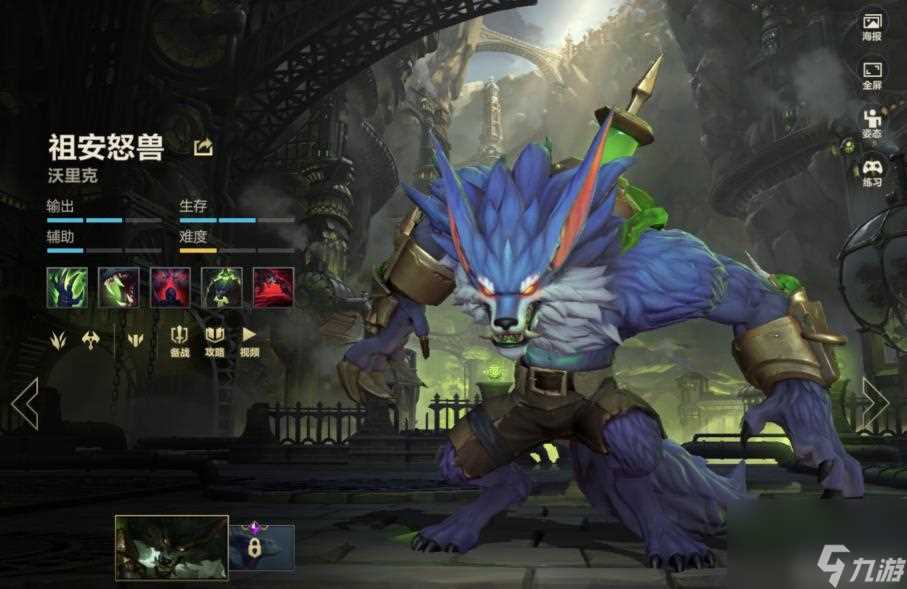907x589 pixels.
Task: Open the 备战 loadout preparation button
Action: pos(180,339)
